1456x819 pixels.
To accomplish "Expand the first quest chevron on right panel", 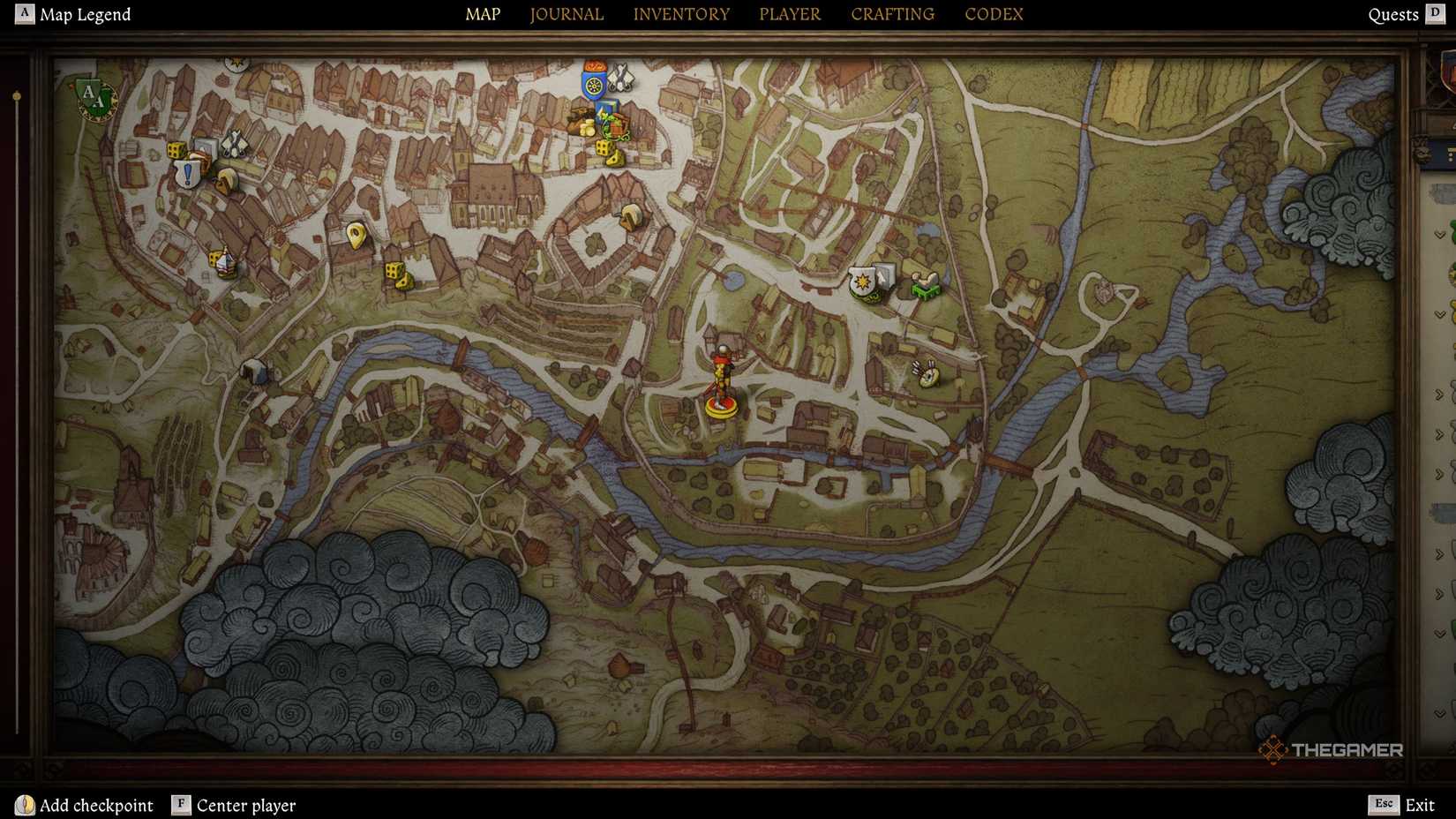I will (1439, 236).
